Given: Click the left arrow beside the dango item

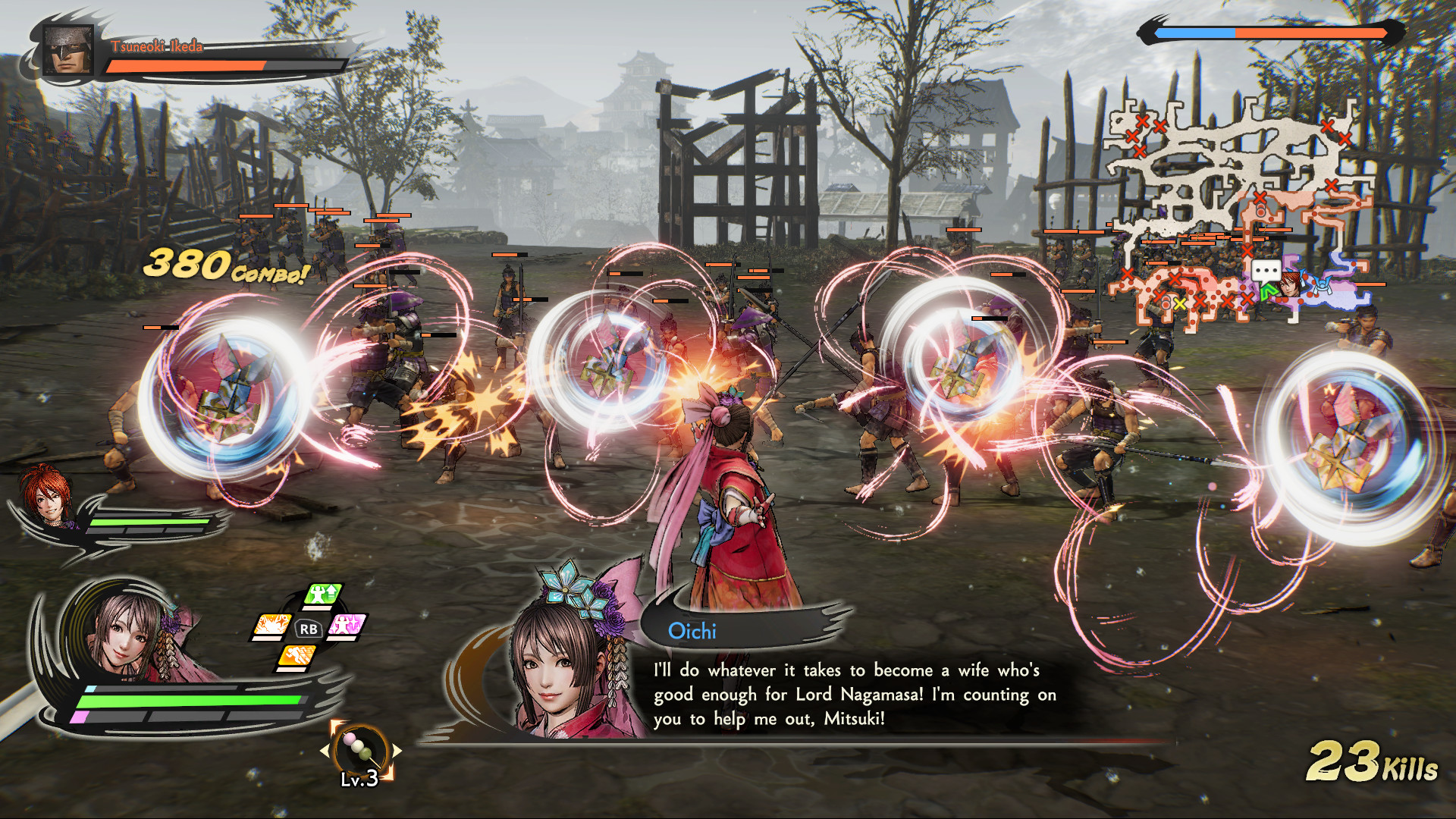Looking at the screenshot, I should (x=325, y=750).
